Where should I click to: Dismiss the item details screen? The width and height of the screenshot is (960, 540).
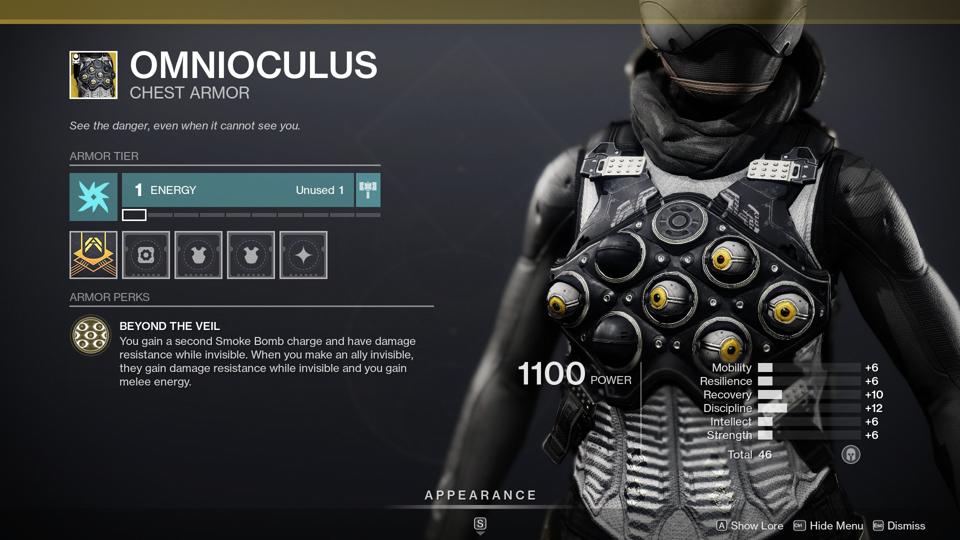tap(898, 526)
